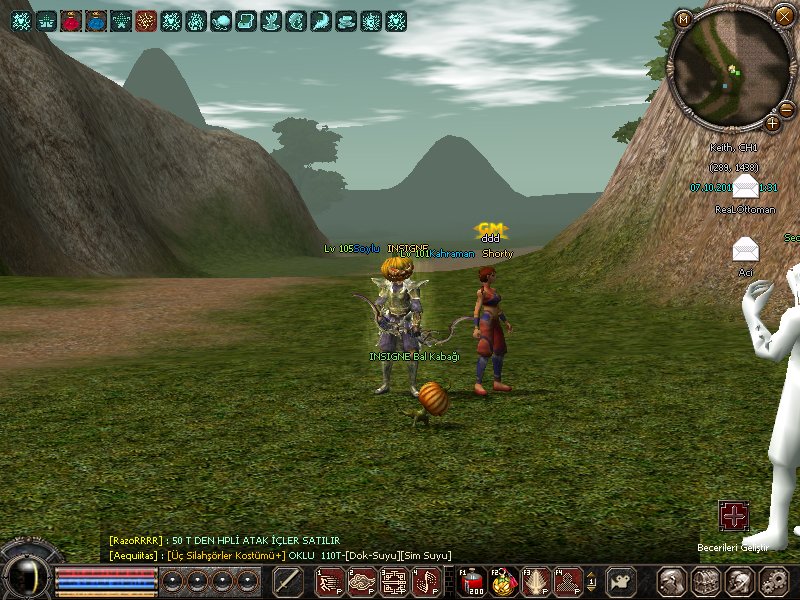Open the whisper envelope from Aci
The height and width of the screenshot is (600, 800).
point(745,249)
